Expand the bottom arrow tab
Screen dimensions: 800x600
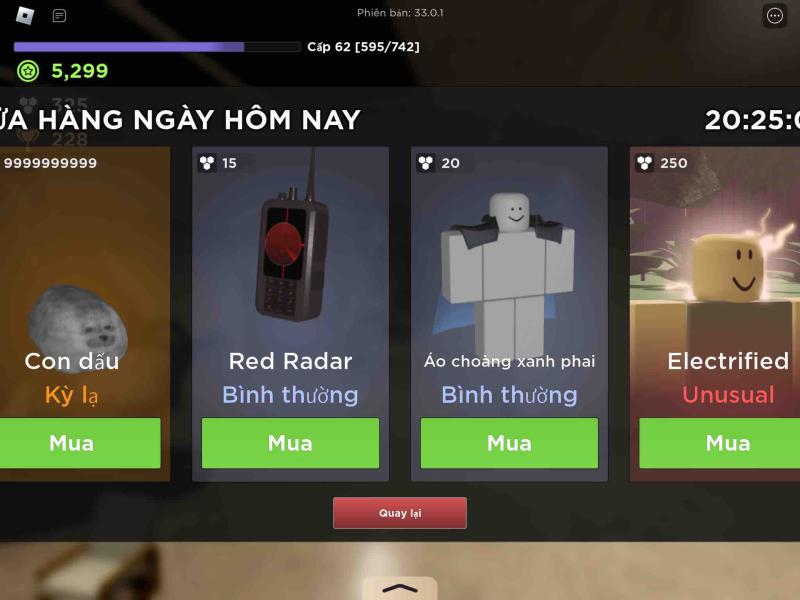399,588
